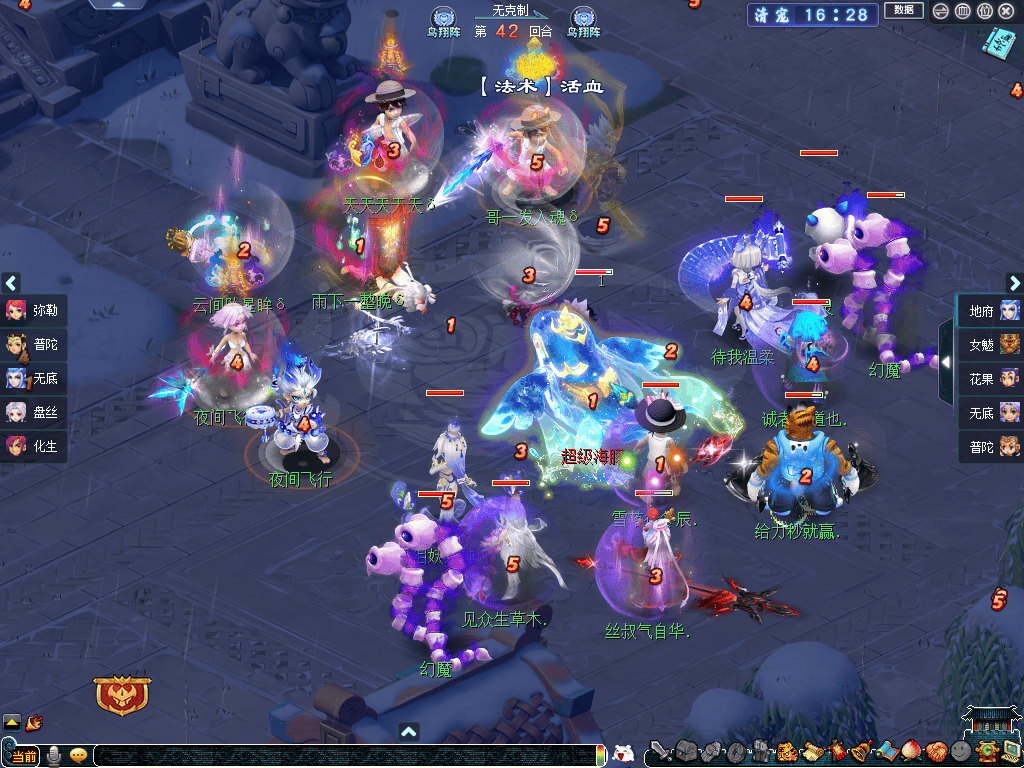Select 花果 in the right team list
The width and height of the screenshot is (1024, 768).
click(991, 378)
